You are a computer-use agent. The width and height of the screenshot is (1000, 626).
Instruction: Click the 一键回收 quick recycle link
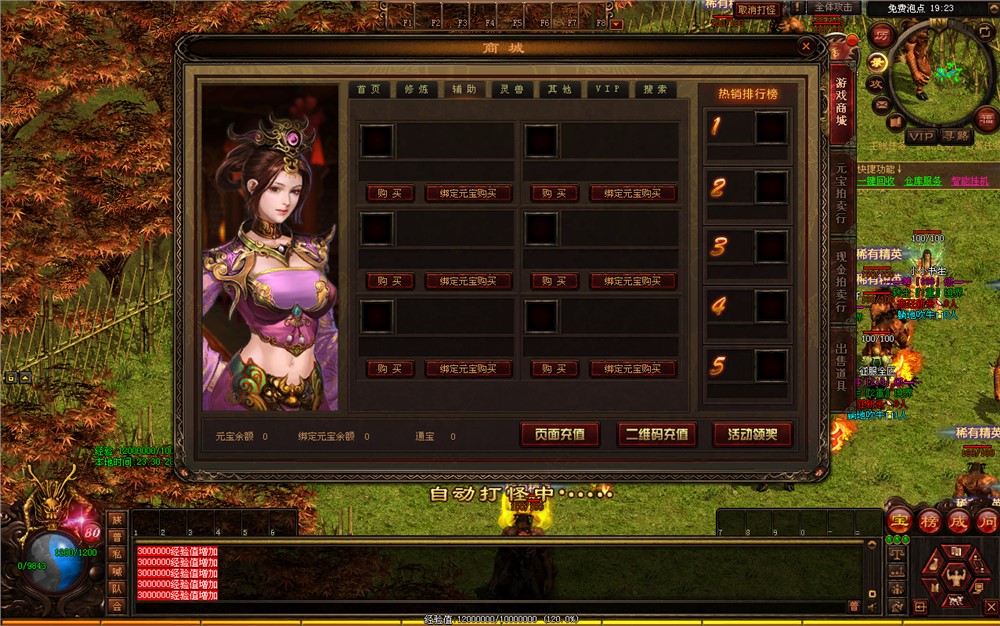[874, 181]
